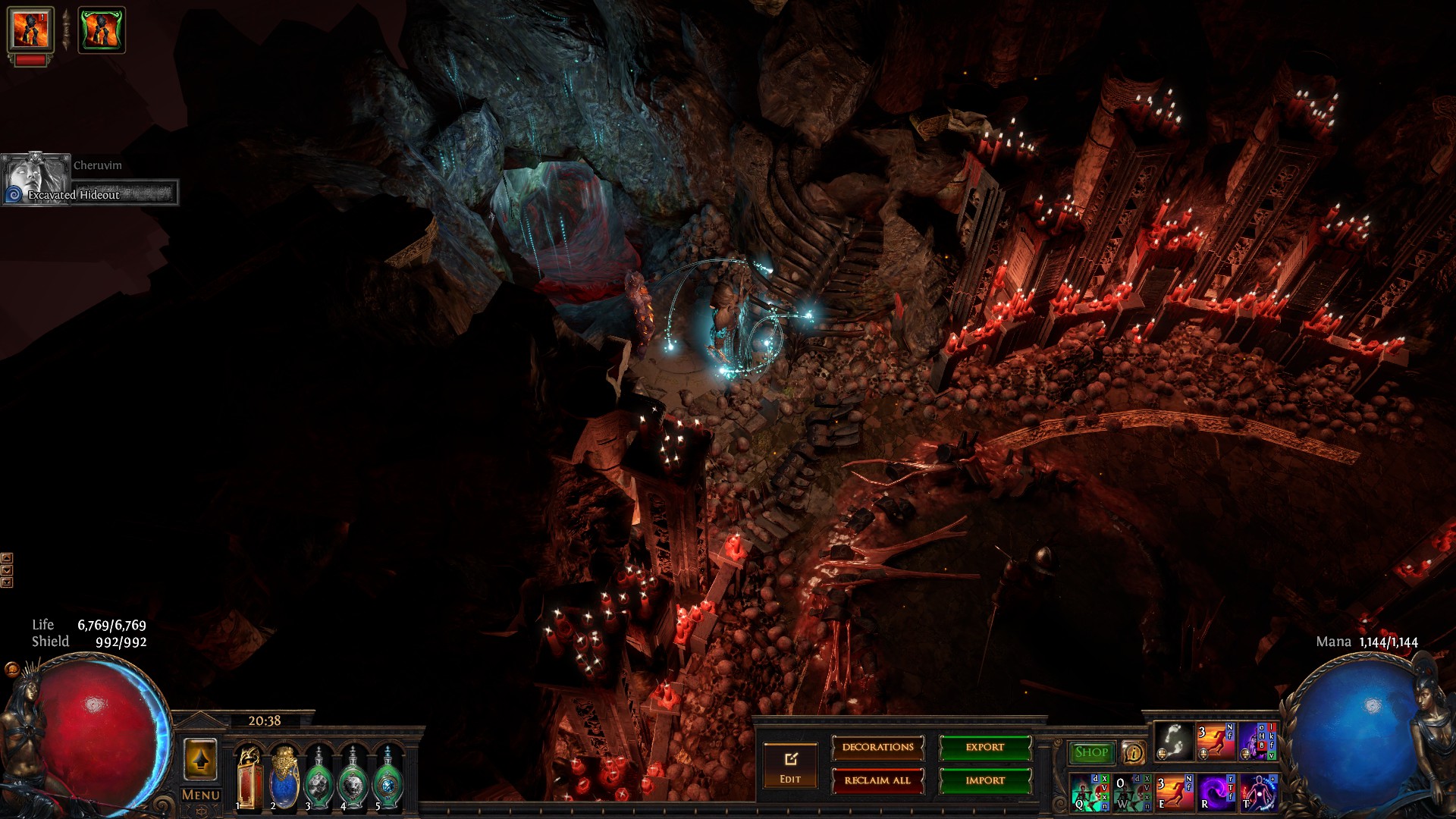Open the Decorations list

(877, 748)
